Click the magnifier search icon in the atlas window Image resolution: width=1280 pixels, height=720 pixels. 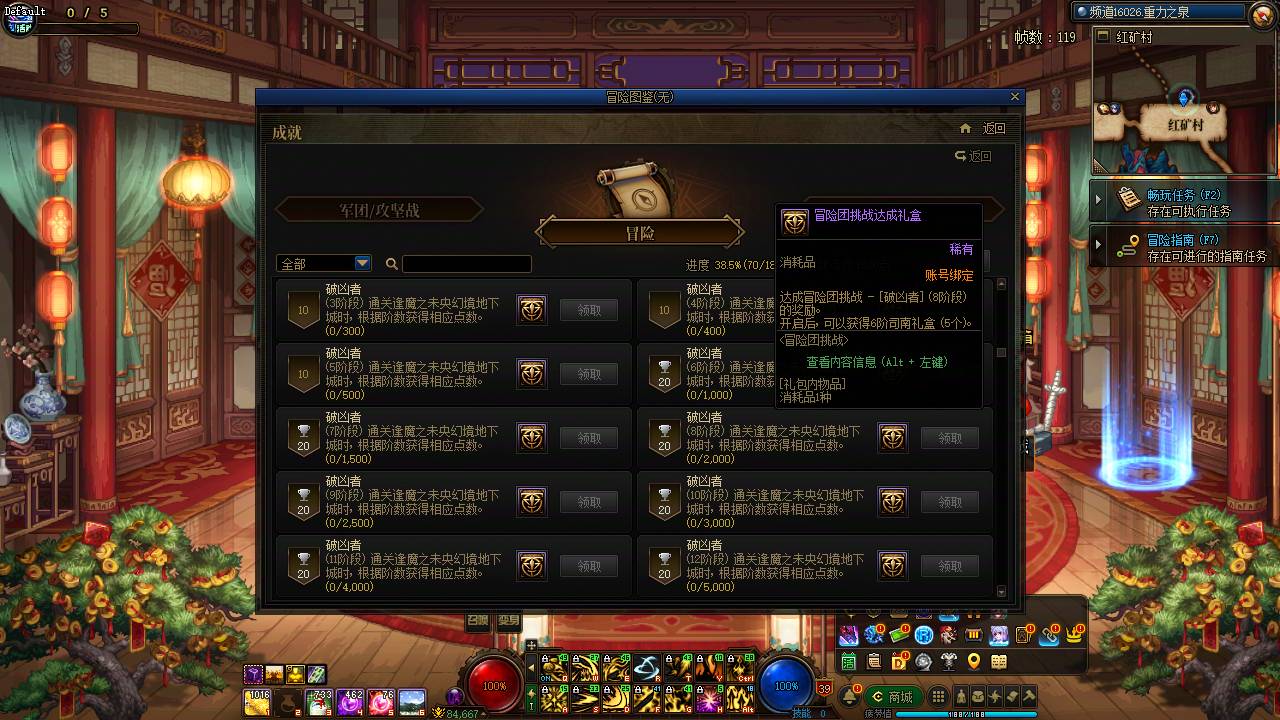(x=390, y=263)
